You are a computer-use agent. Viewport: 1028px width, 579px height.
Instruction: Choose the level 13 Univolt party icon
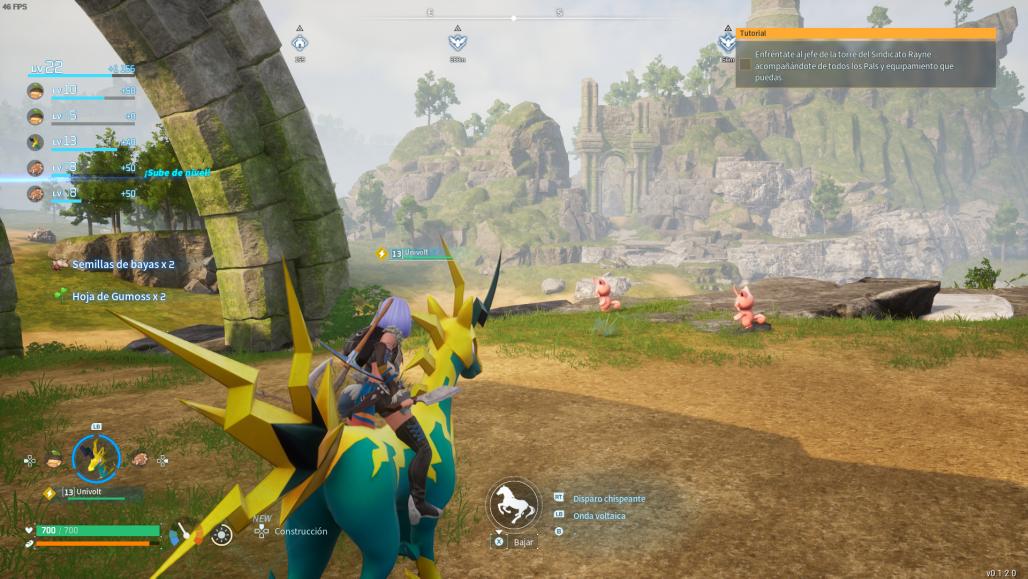(36, 142)
